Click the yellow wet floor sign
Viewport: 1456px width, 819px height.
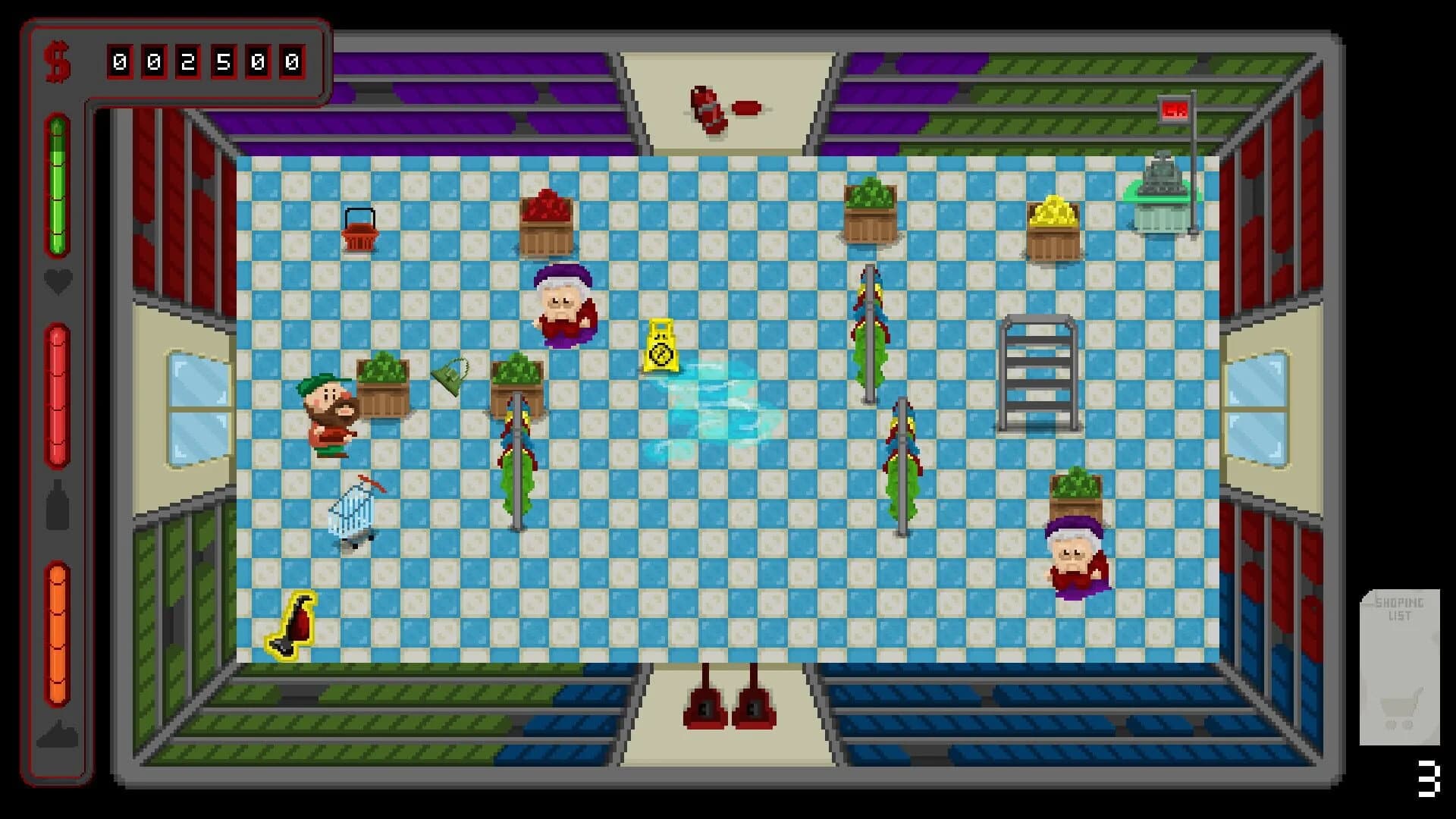[661, 345]
